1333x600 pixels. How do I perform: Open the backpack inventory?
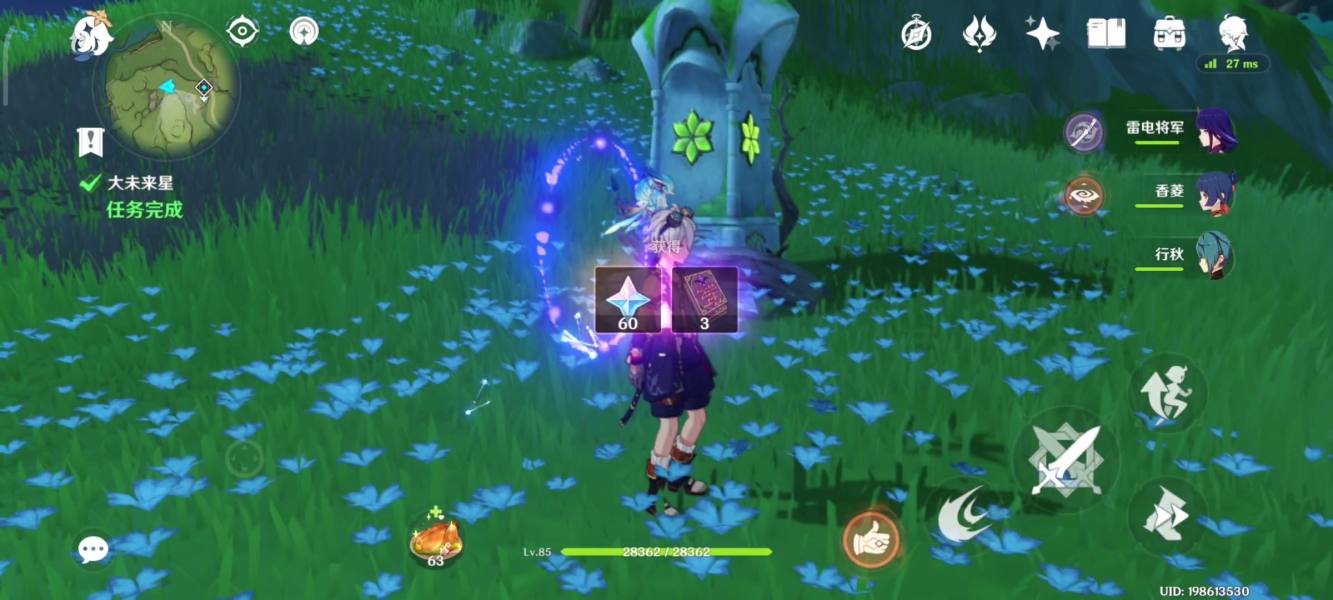tap(1168, 34)
